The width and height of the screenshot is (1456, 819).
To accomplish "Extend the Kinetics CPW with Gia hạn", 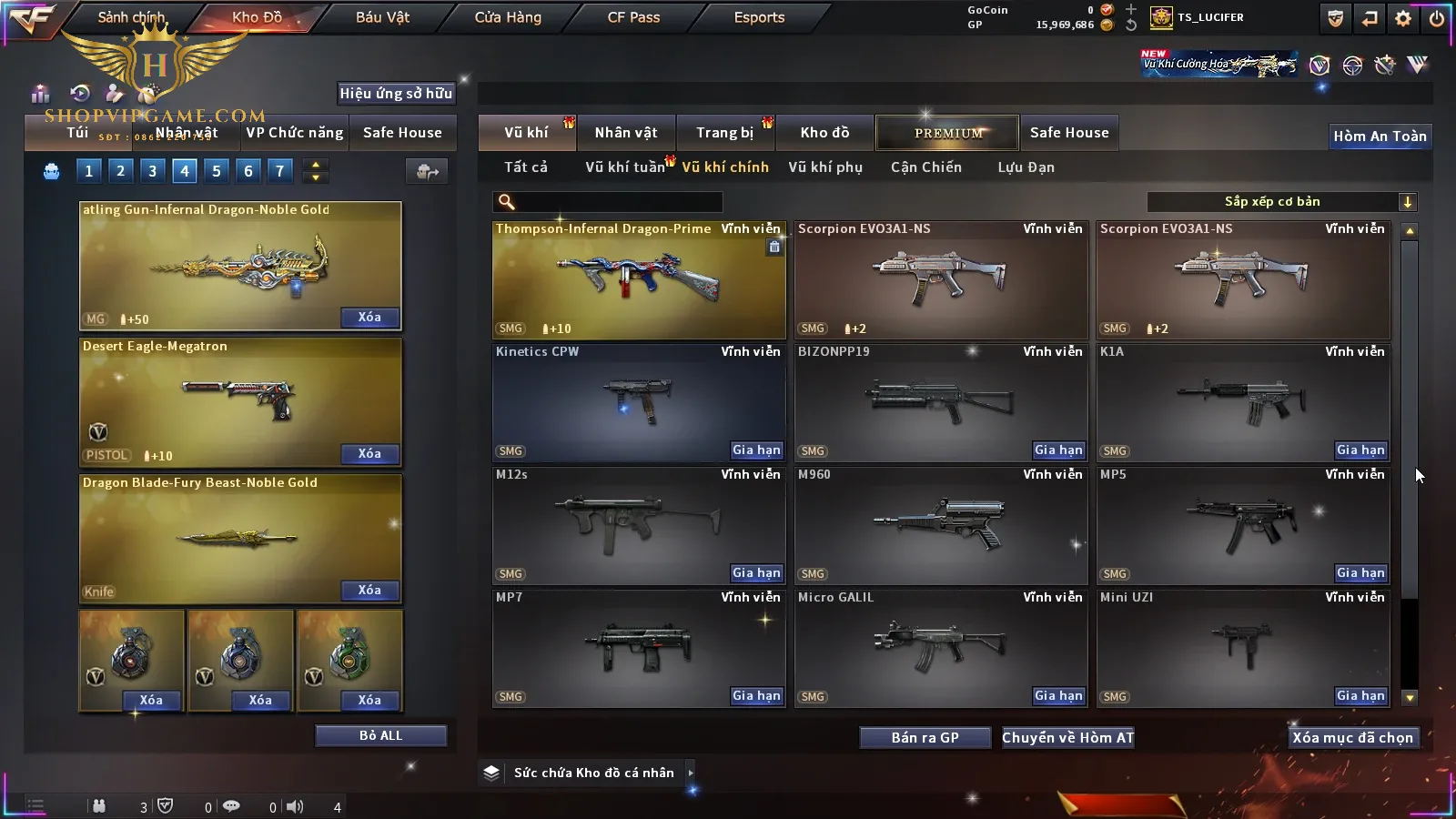I will 756,450.
